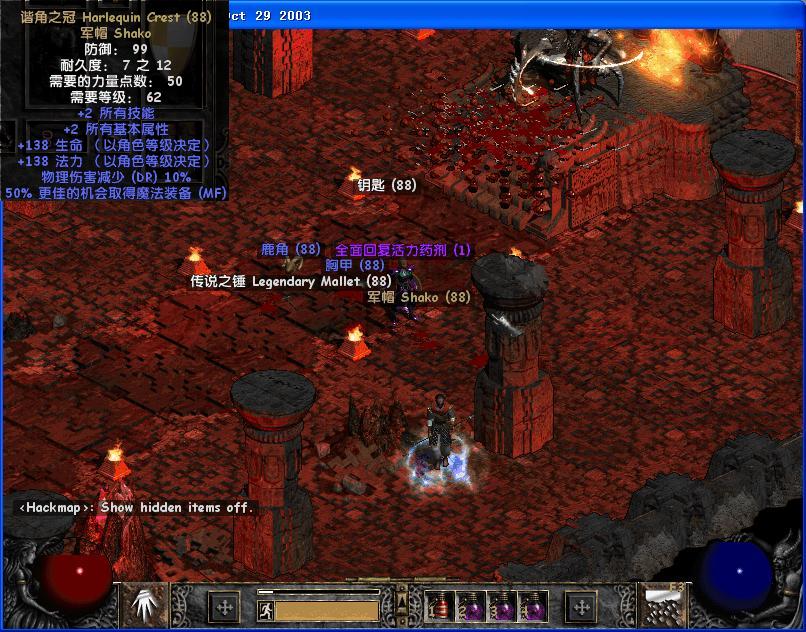Pick up the 全面回复活力药剂 potion label
Viewport: 806px width, 632px height.
pyautogui.click(x=402, y=249)
